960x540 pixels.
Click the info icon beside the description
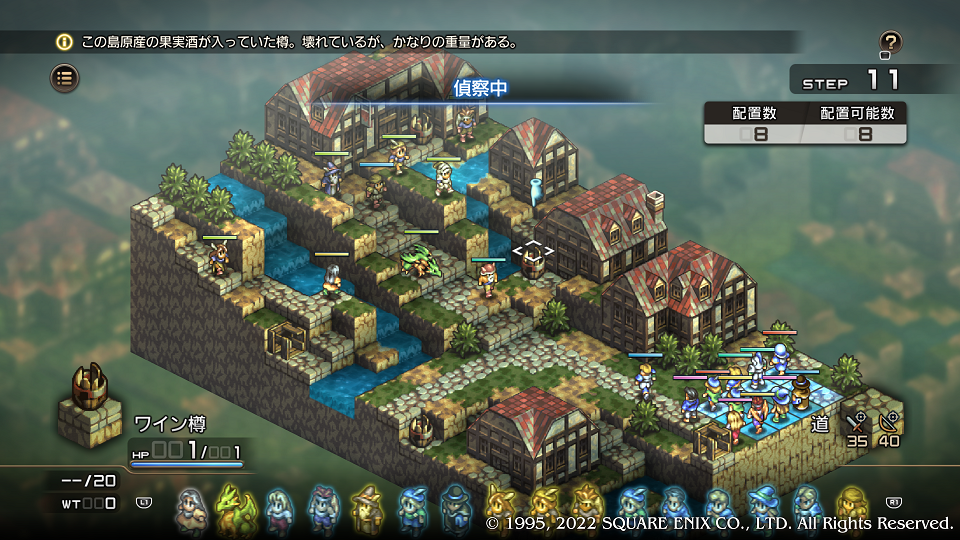[x=65, y=42]
